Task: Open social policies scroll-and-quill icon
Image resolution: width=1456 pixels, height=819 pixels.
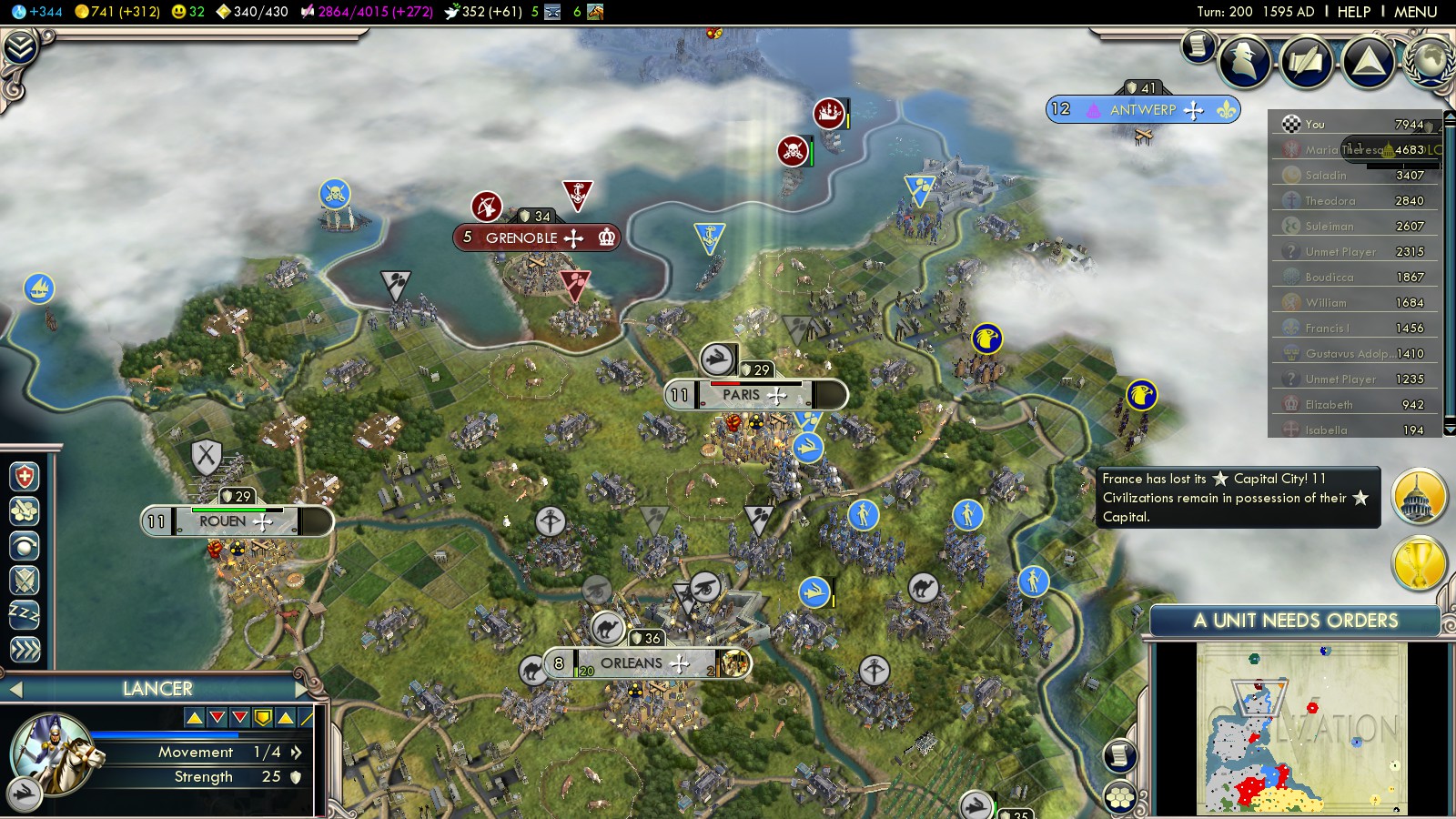Action: click(x=1307, y=62)
